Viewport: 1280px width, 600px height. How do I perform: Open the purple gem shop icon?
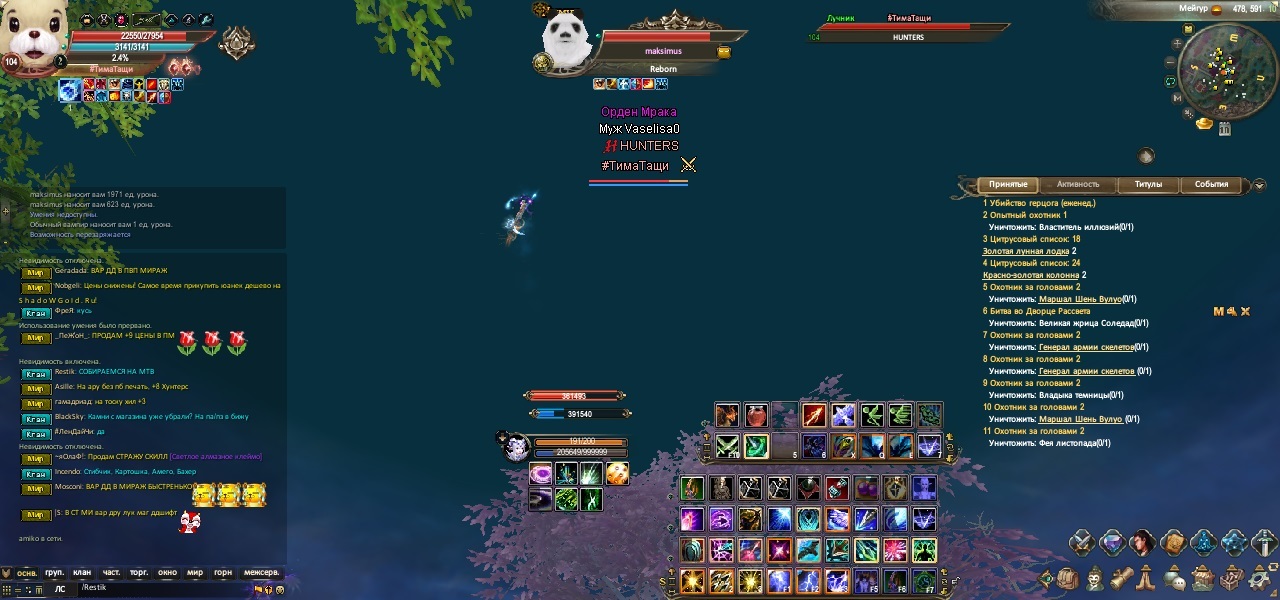(x=1111, y=543)
